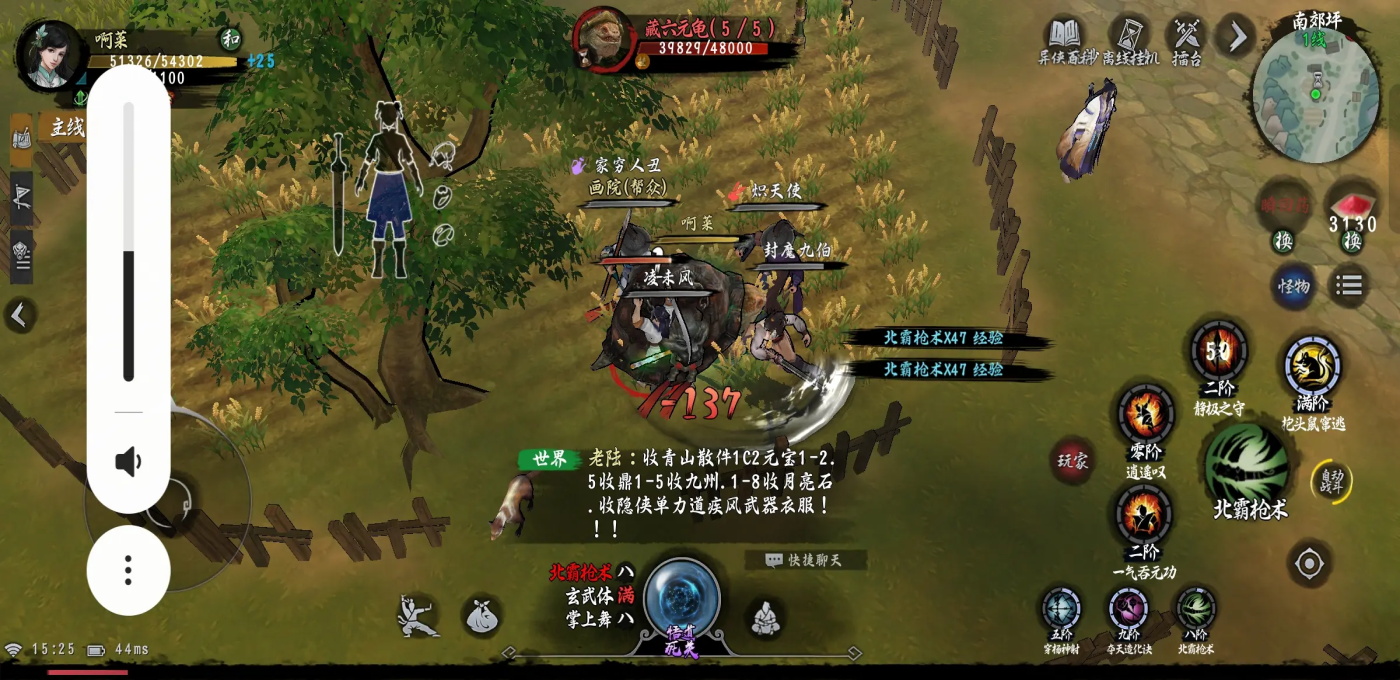Toggle 自动战斗 auto battle
This screenshot has height=680, width=1400.
tap(1330, 481)
